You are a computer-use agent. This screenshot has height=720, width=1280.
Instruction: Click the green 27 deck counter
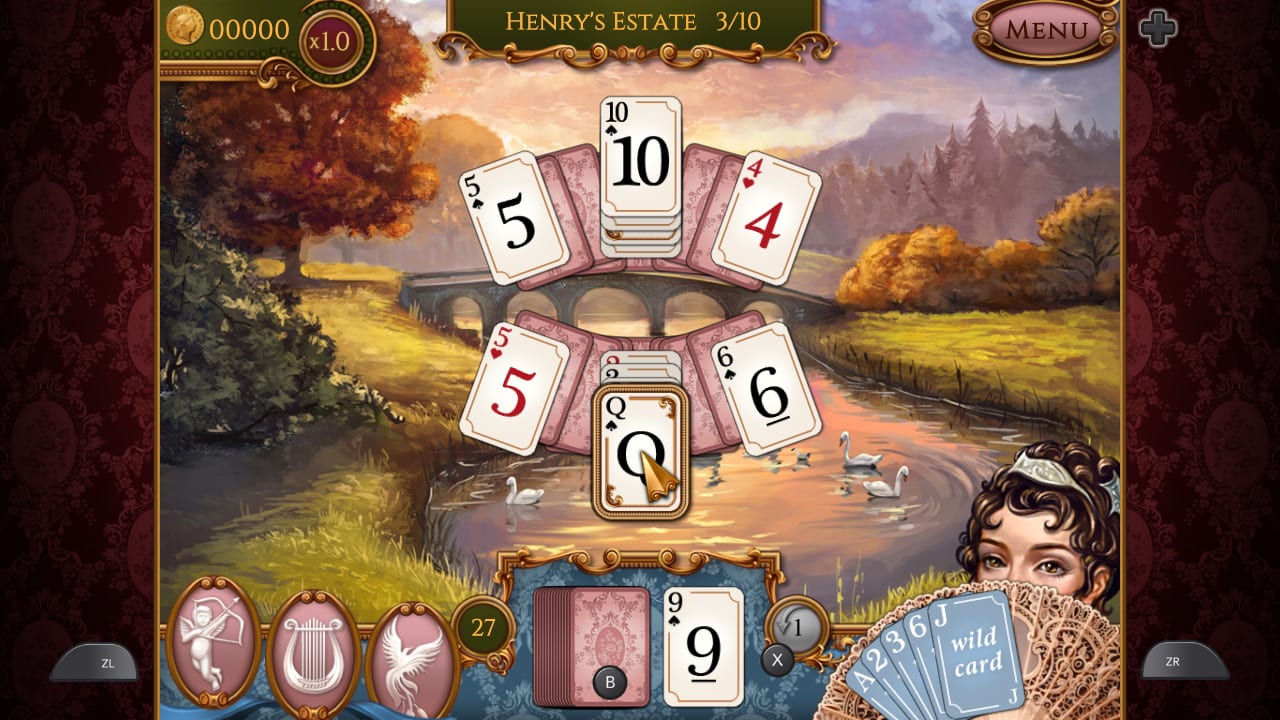point(485,625)
